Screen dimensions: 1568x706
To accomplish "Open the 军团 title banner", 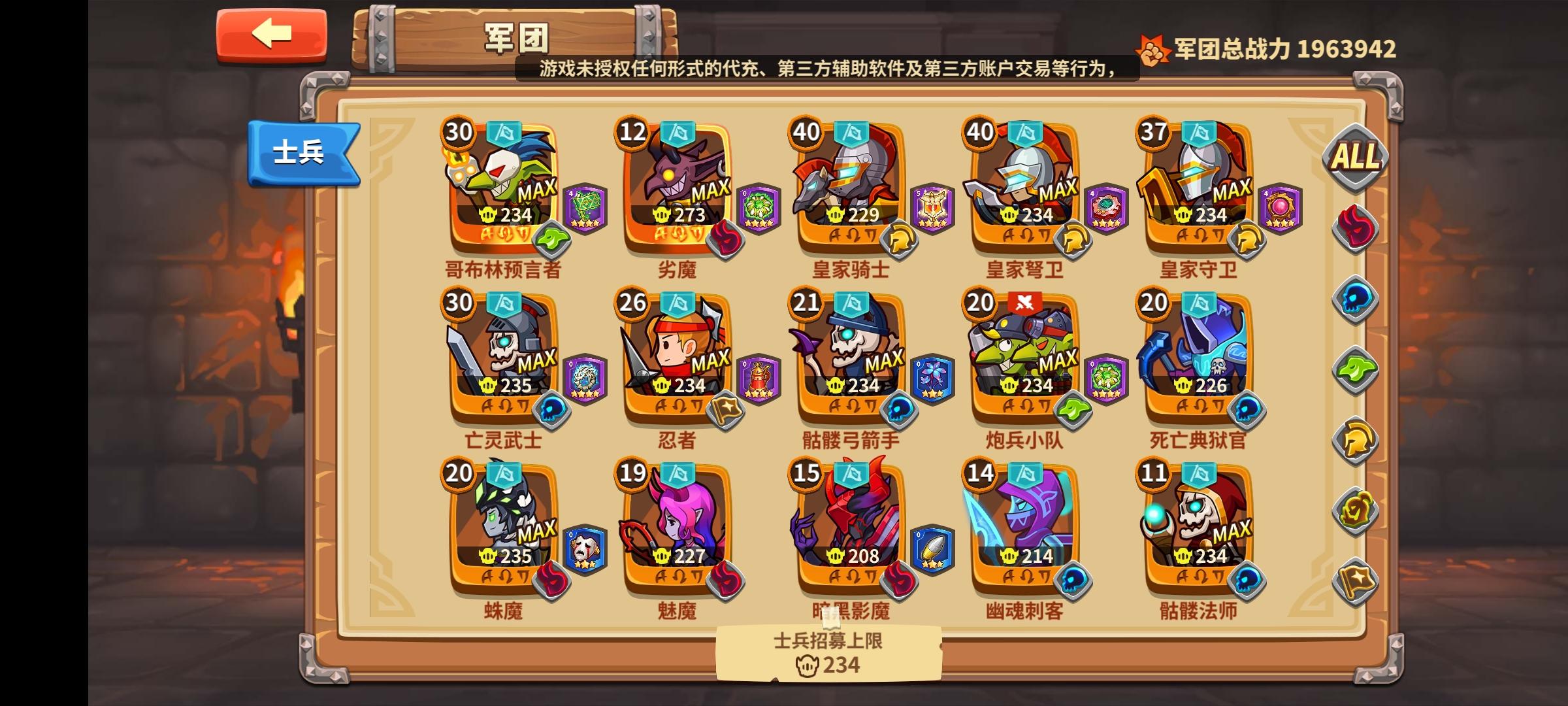I will (x=516, y=39).
